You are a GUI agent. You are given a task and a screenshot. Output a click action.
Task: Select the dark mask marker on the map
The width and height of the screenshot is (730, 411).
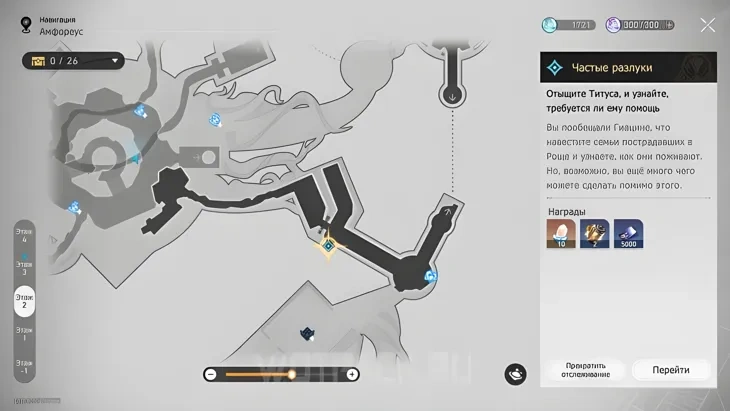[307, 334]
